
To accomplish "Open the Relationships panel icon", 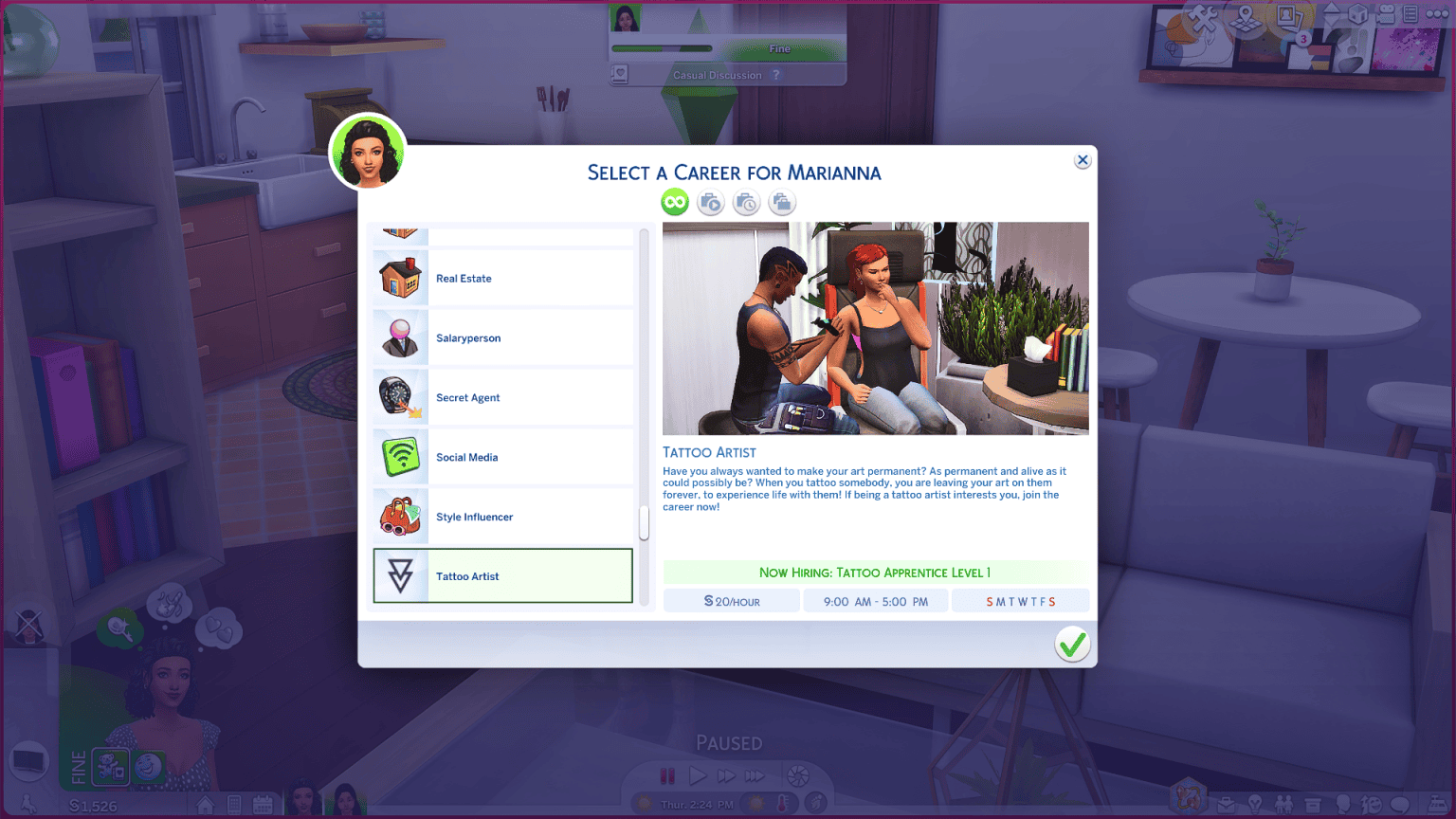I will tap(1284, 804).
